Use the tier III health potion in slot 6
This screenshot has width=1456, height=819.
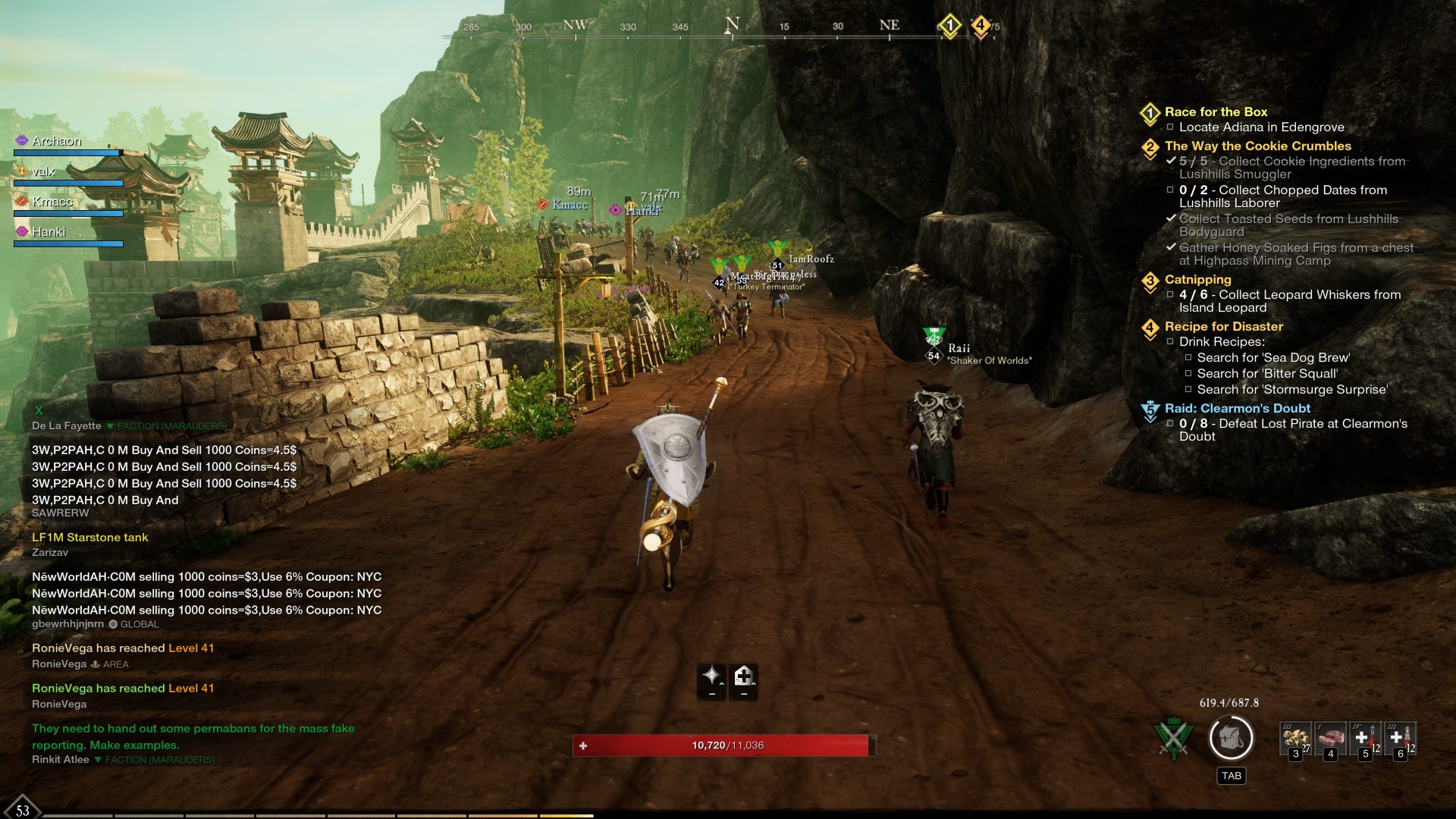1400,739
